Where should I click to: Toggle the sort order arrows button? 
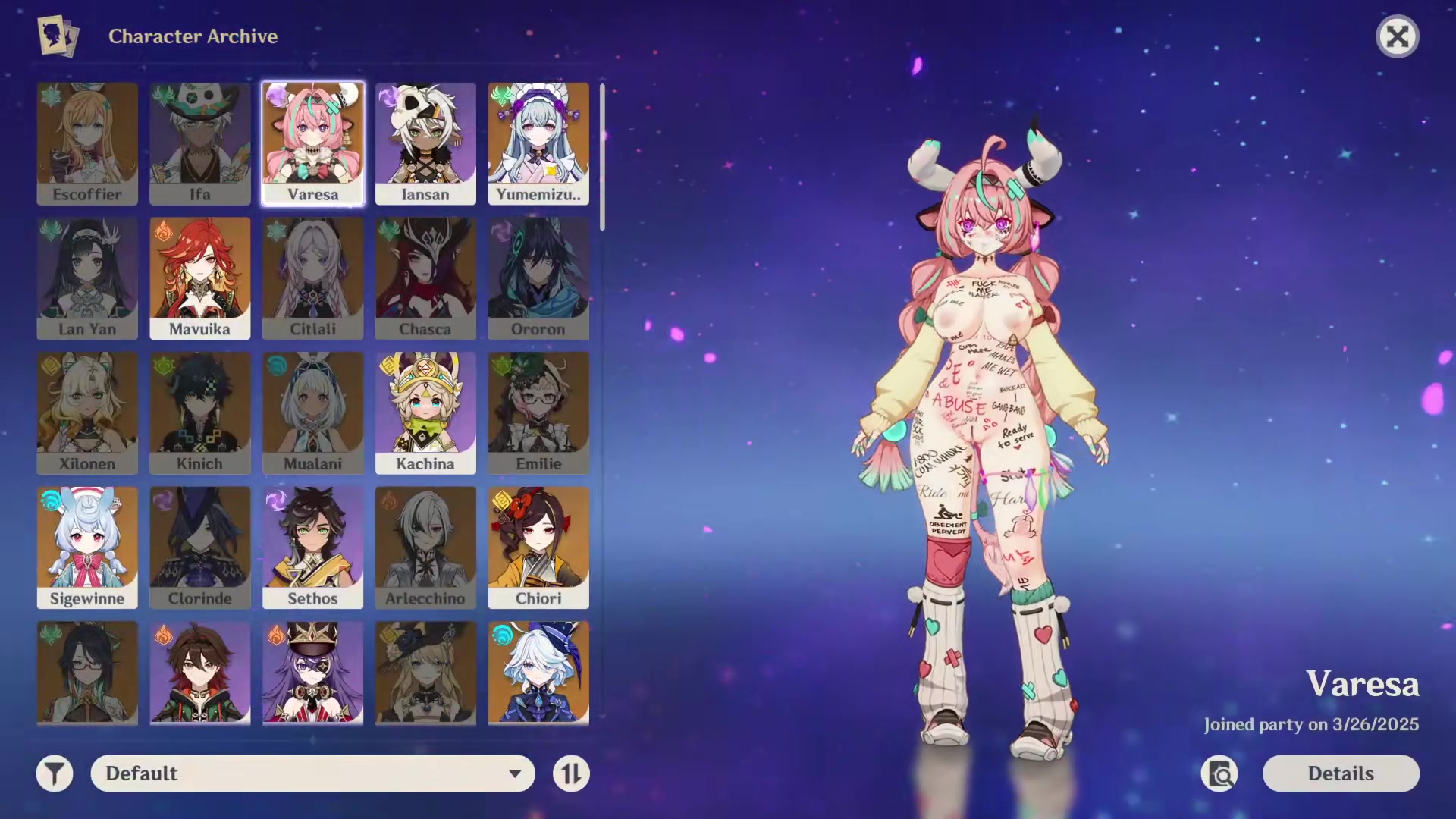pyautogui.click(x=571, y=773)
